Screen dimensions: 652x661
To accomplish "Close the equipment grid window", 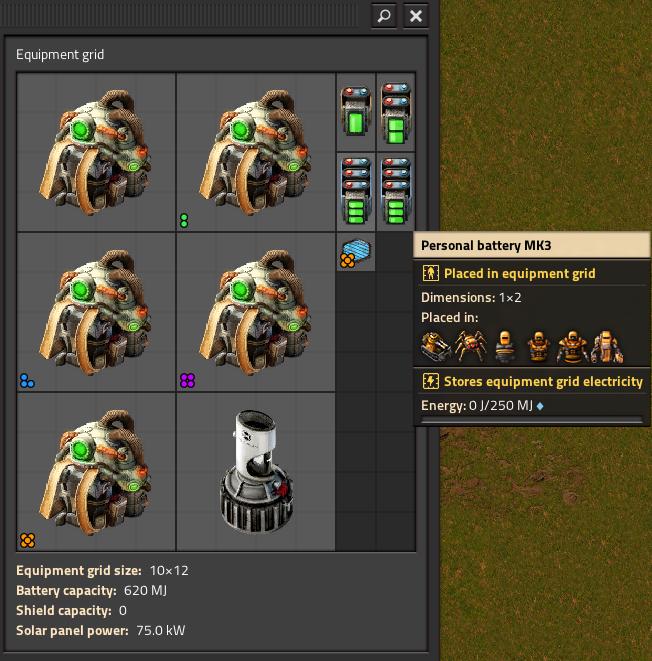I will tap(416, 16).
